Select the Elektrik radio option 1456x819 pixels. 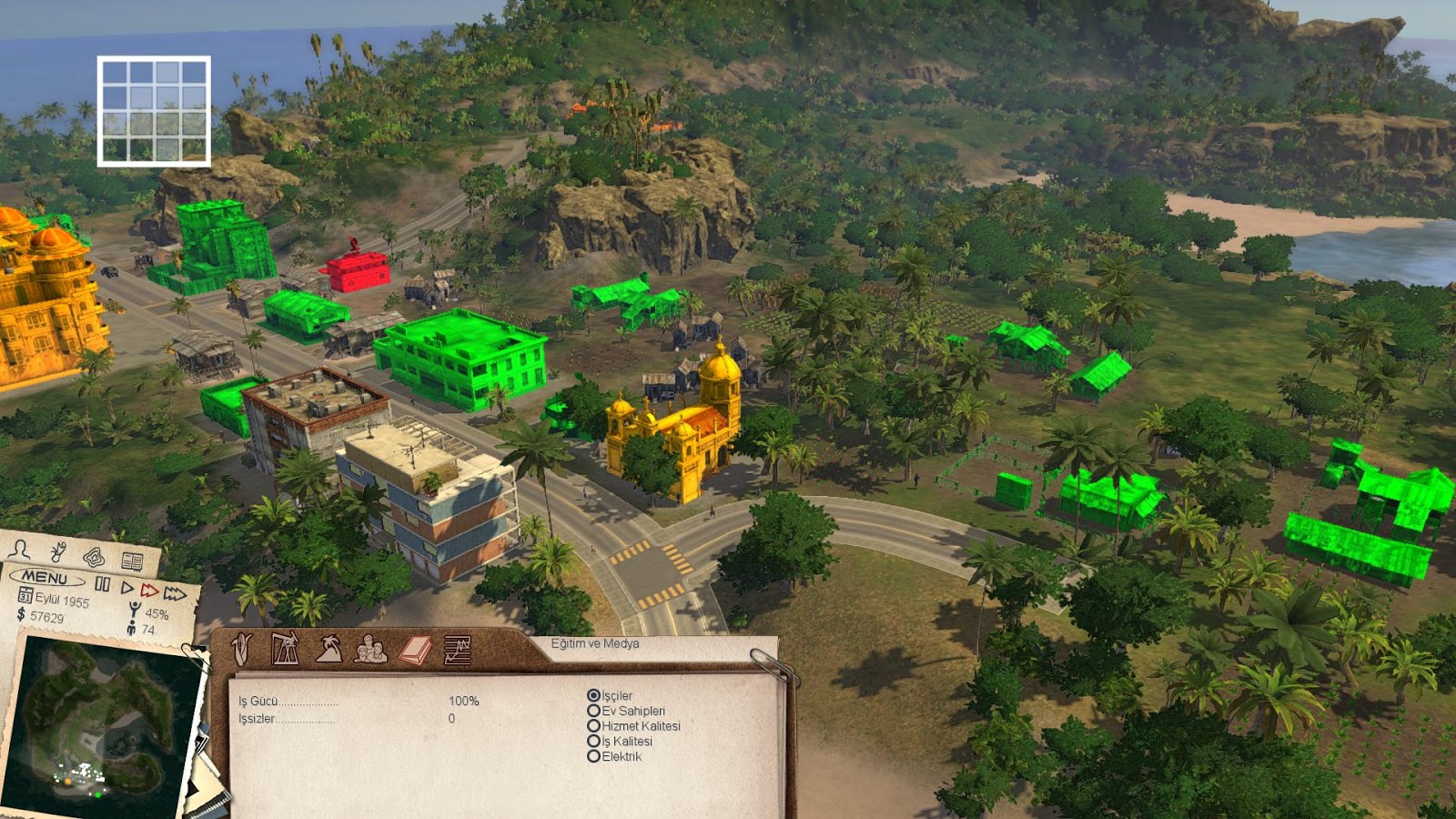(593, 756)
